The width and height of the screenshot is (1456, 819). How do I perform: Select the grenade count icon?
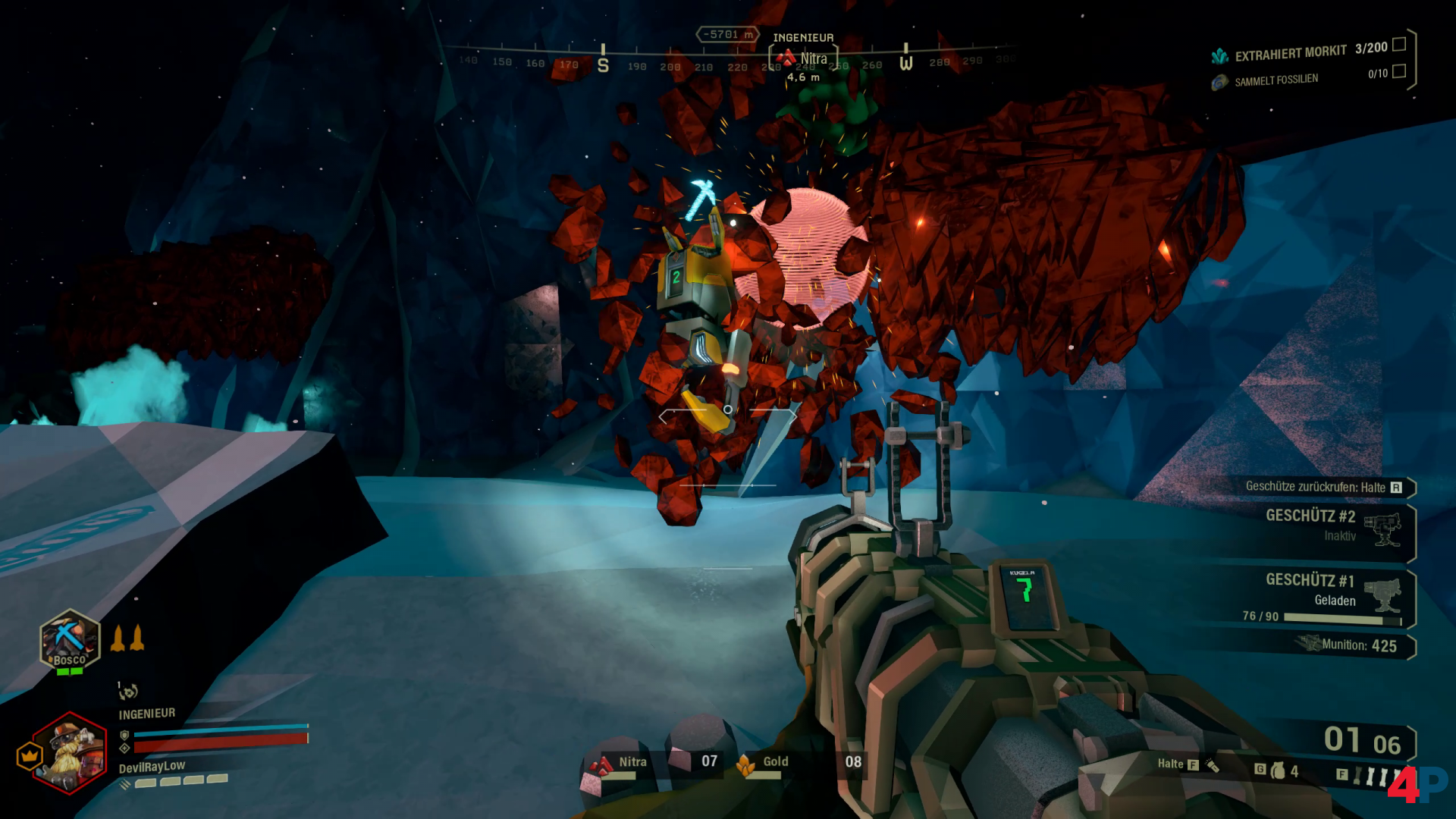tap(1279, 770)
